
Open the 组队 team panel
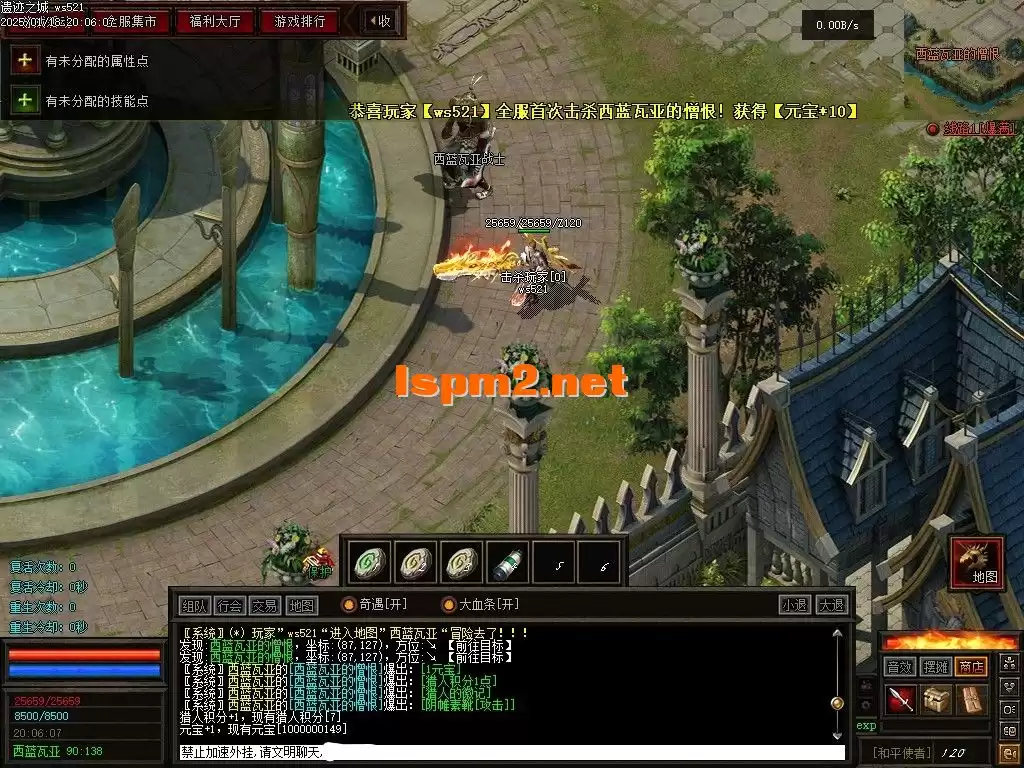pos(194,605)
